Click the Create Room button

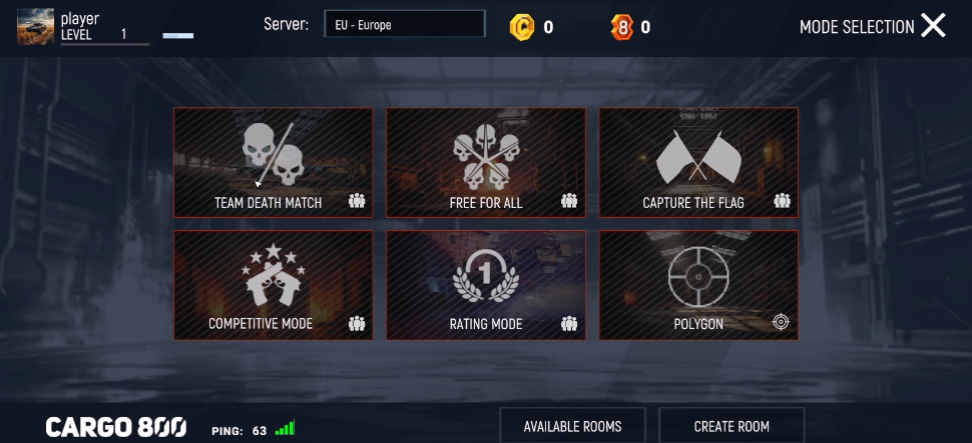coord(731,426)
